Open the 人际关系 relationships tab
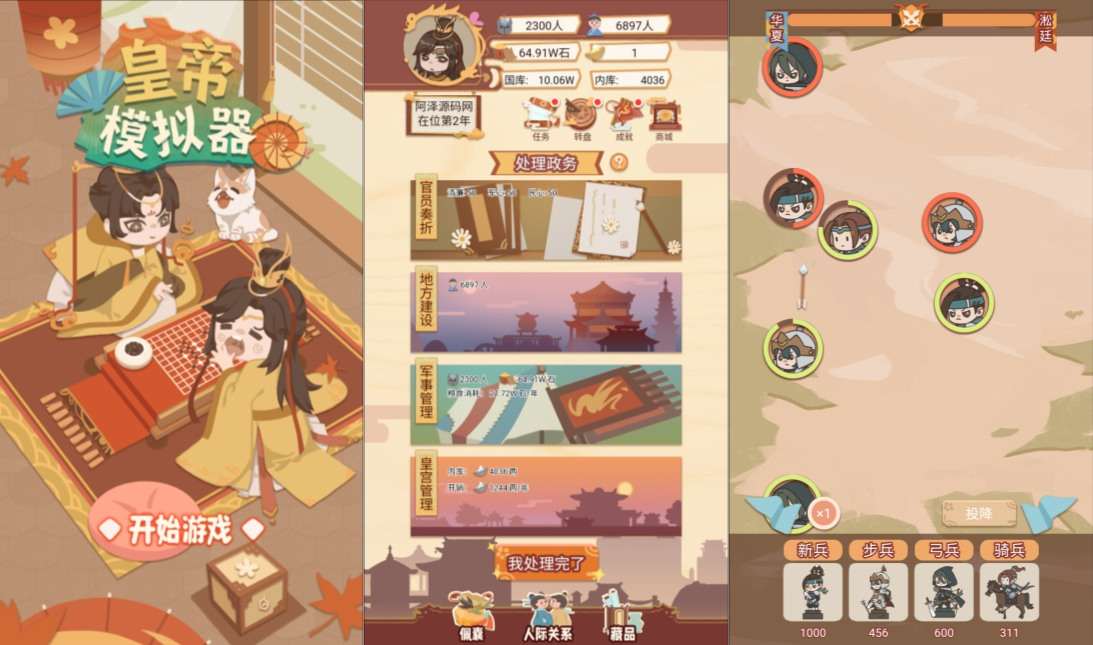The height and width of the screenshot is (645, 1093). click(x=547, y=615)
